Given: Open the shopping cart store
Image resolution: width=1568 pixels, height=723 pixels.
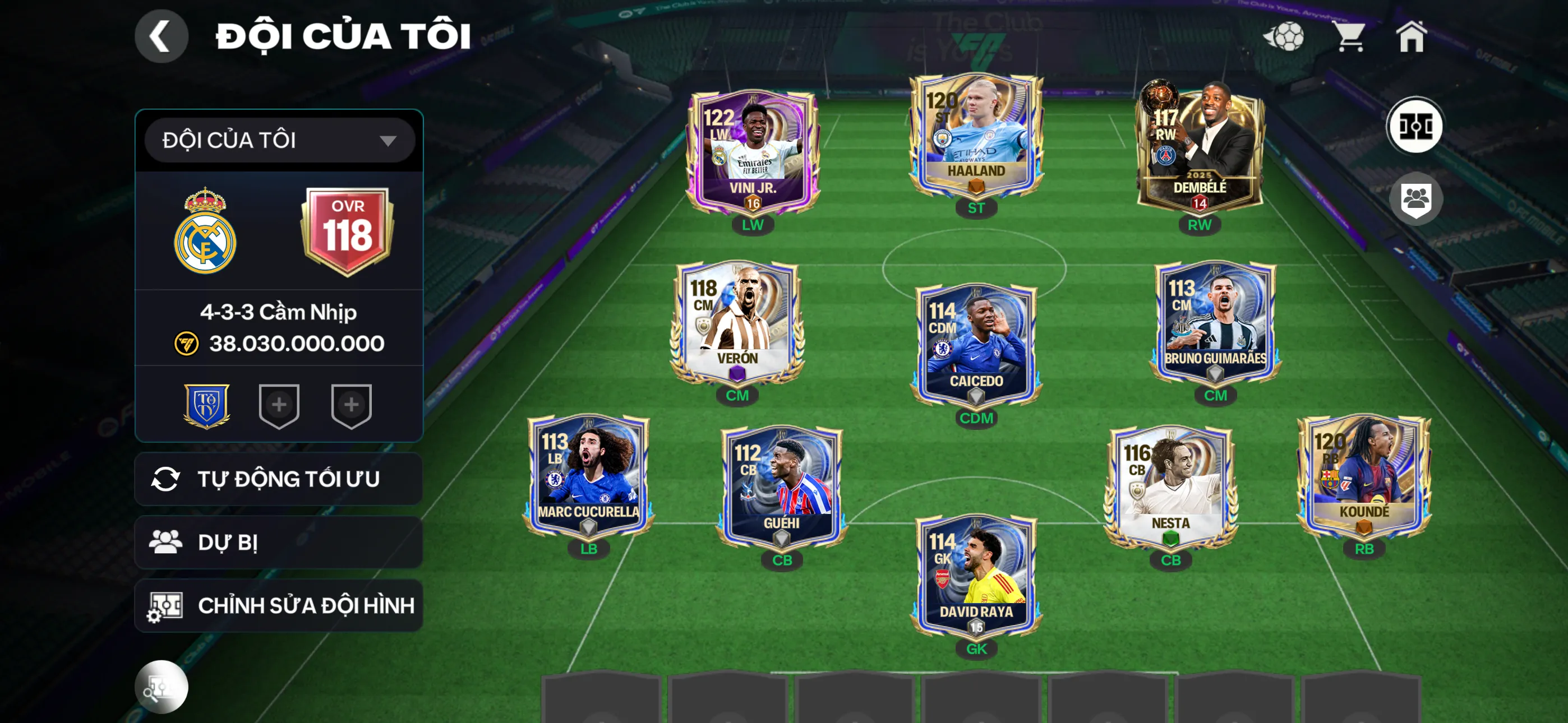Looking at the screenshot, I should [1349, 36].
